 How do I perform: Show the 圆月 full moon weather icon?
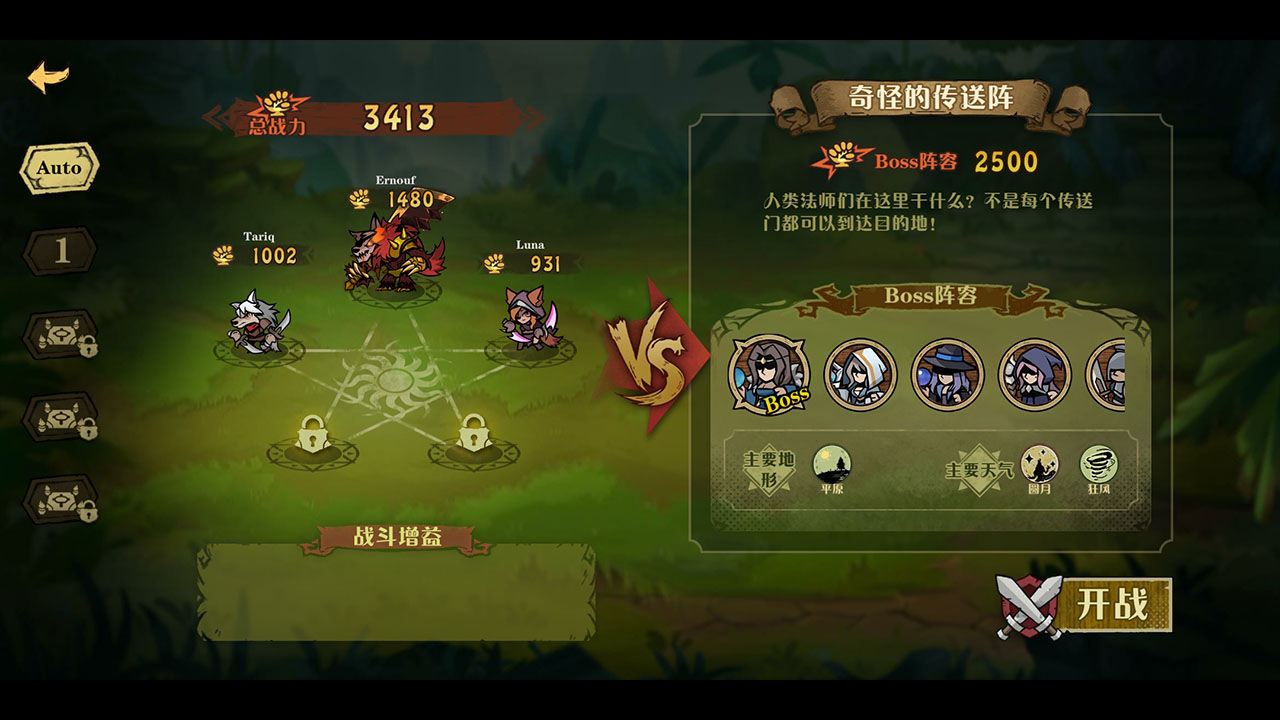click(x=1039, y=465)
